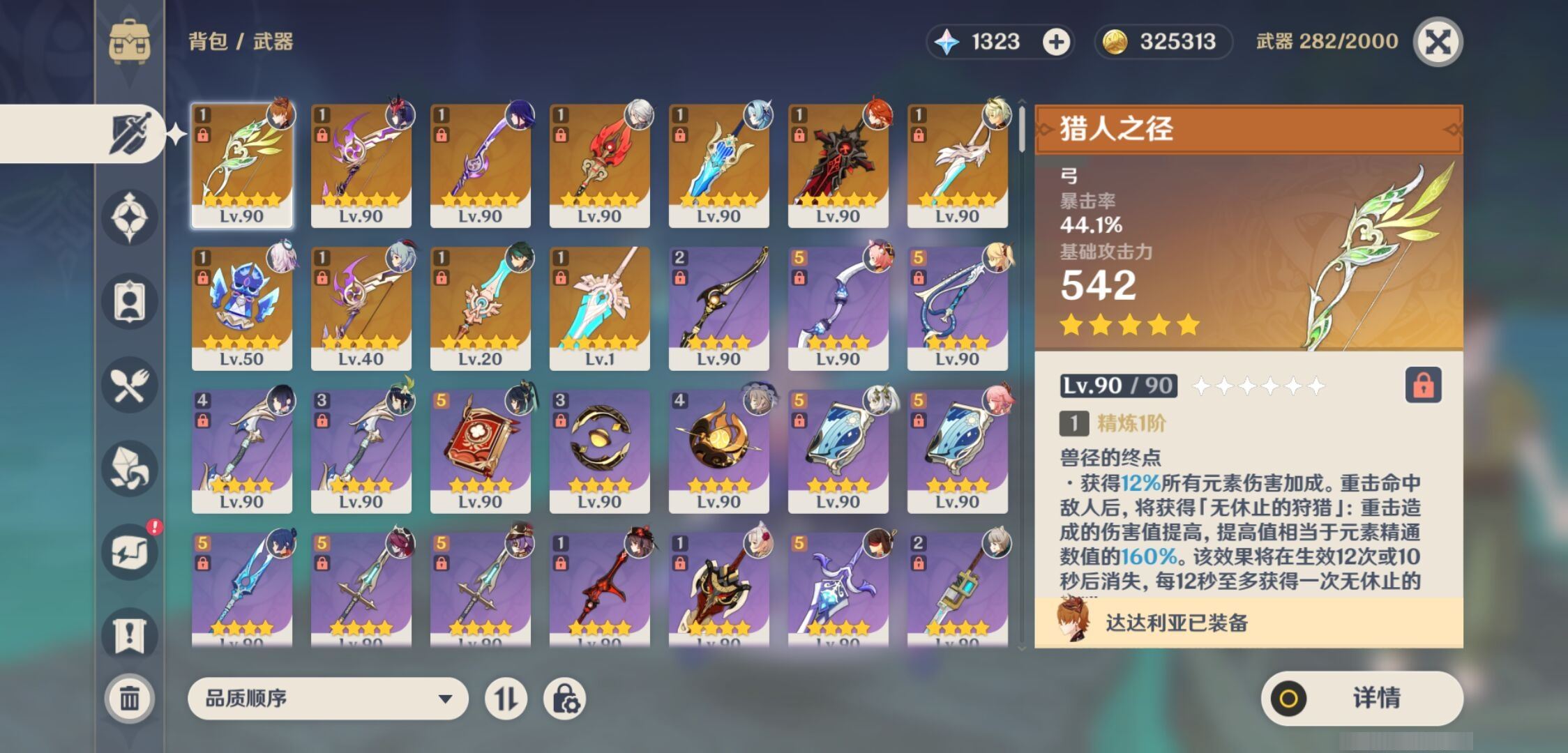The image size is (1568, 753).
Task: Switch to the character development items tab
Action: pos(130,301)
